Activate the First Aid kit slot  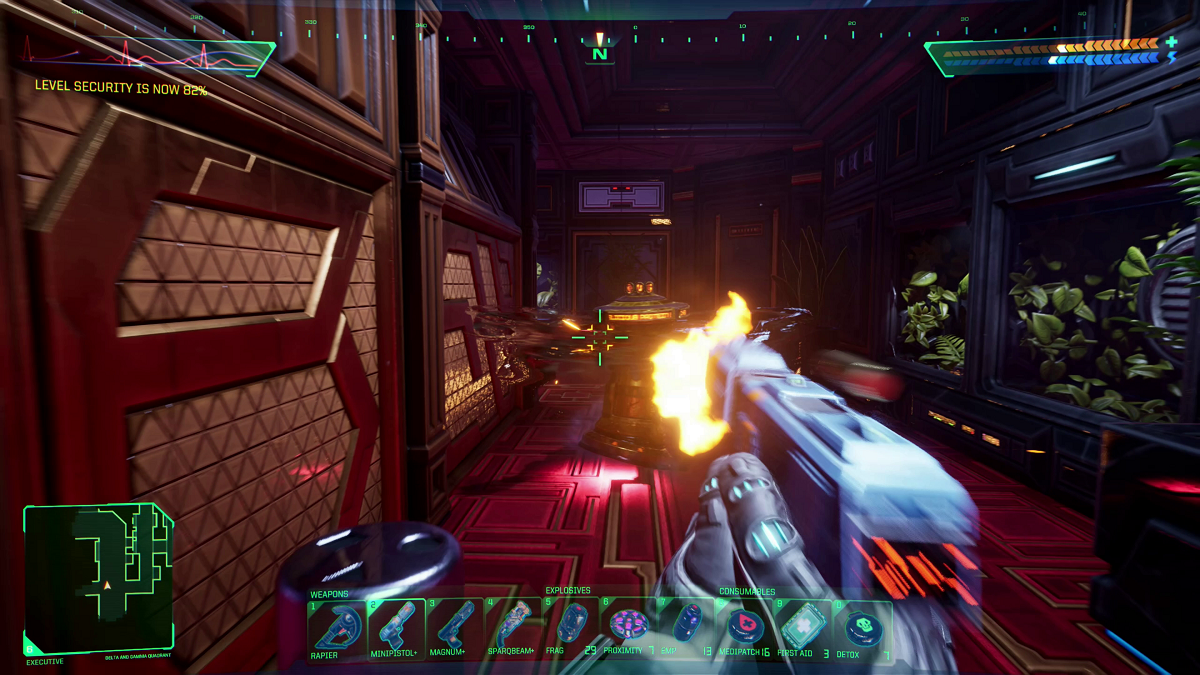point(803,627)
